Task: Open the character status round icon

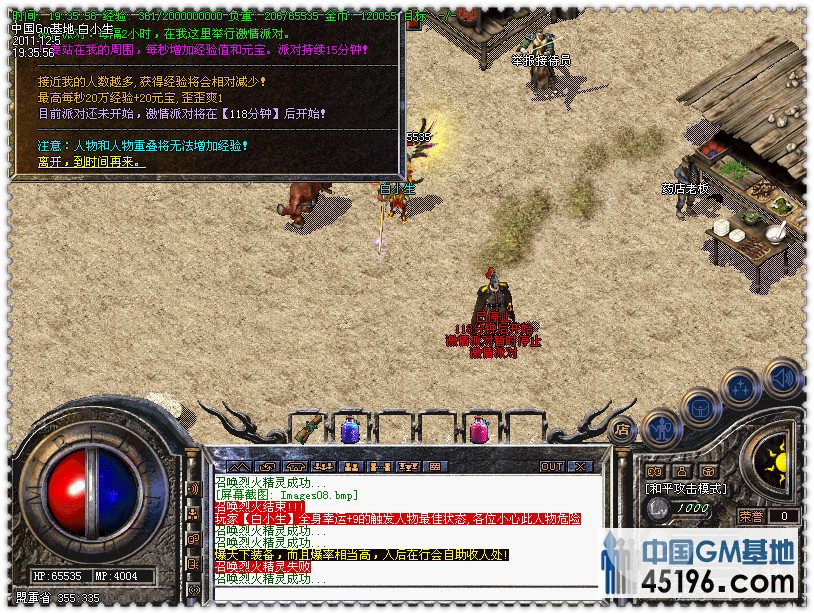Action: click(661, 429)
